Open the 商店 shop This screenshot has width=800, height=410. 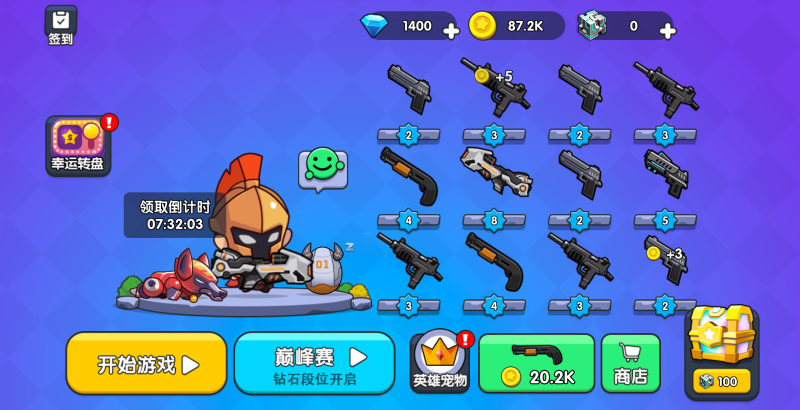630,363
